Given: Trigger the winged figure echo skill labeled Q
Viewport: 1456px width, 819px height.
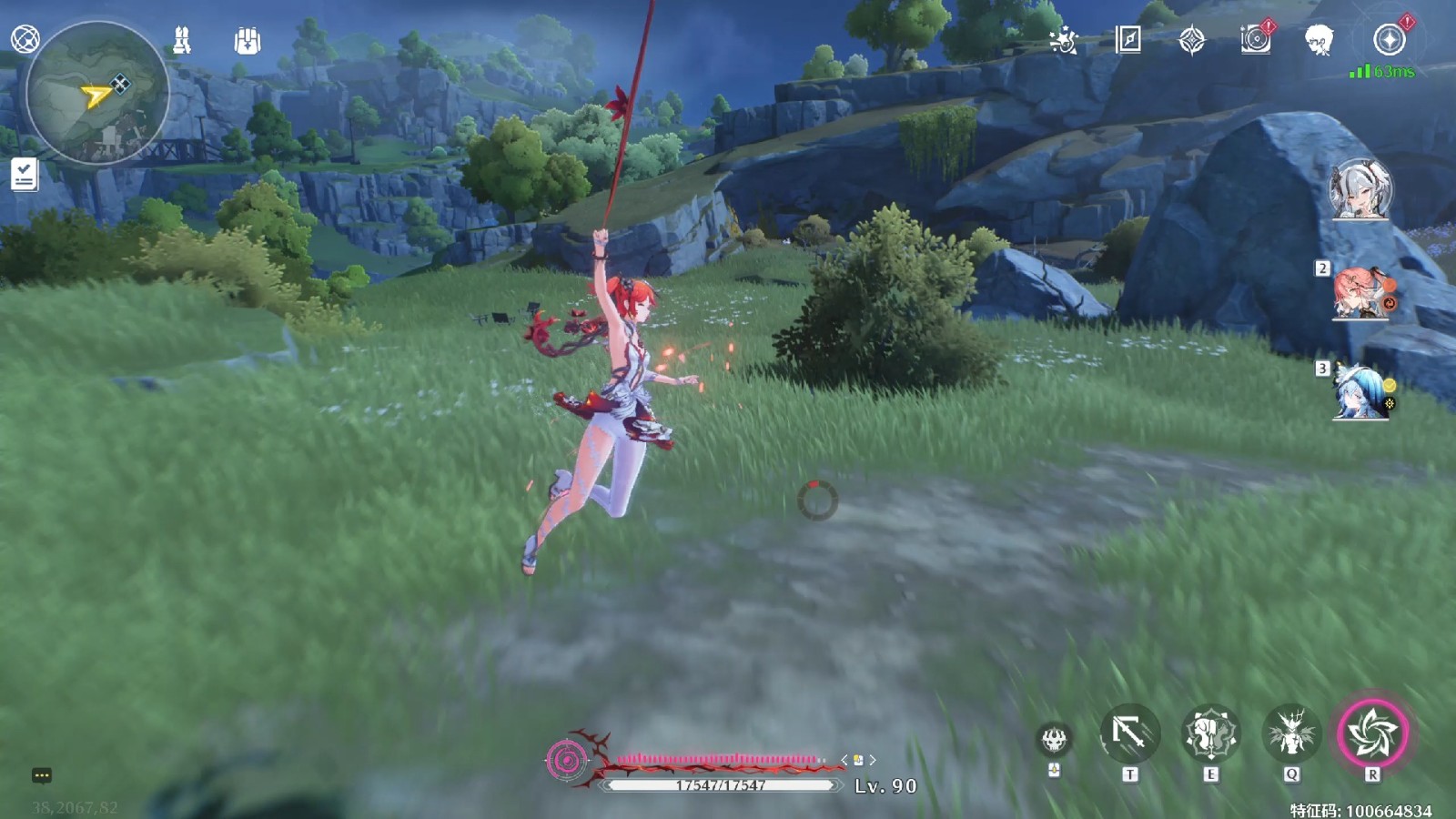Looking at the screenshot, I should (1291, 733).
